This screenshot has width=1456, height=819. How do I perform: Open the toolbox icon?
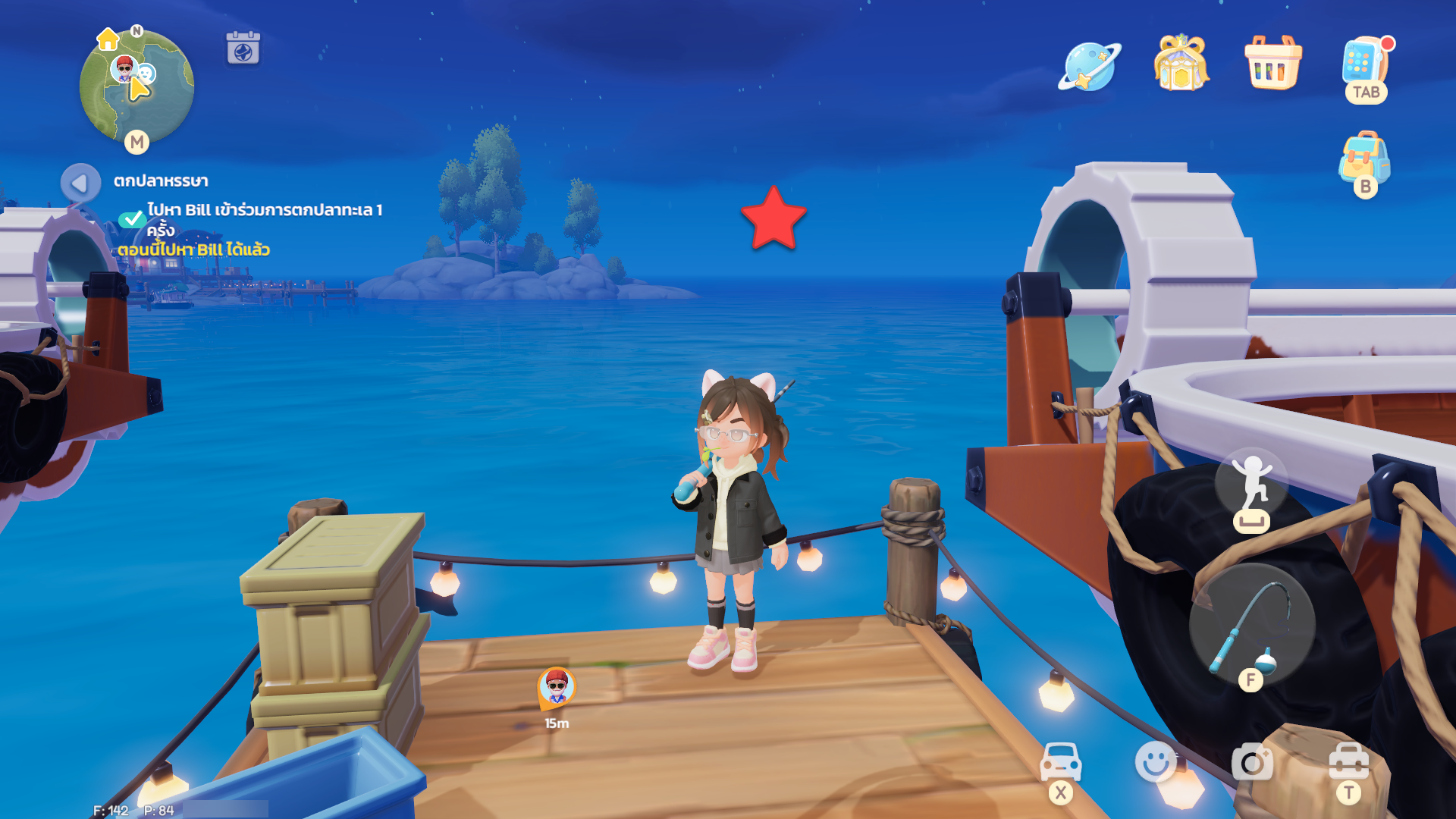pyautogui.click(x=1348, y=761)
